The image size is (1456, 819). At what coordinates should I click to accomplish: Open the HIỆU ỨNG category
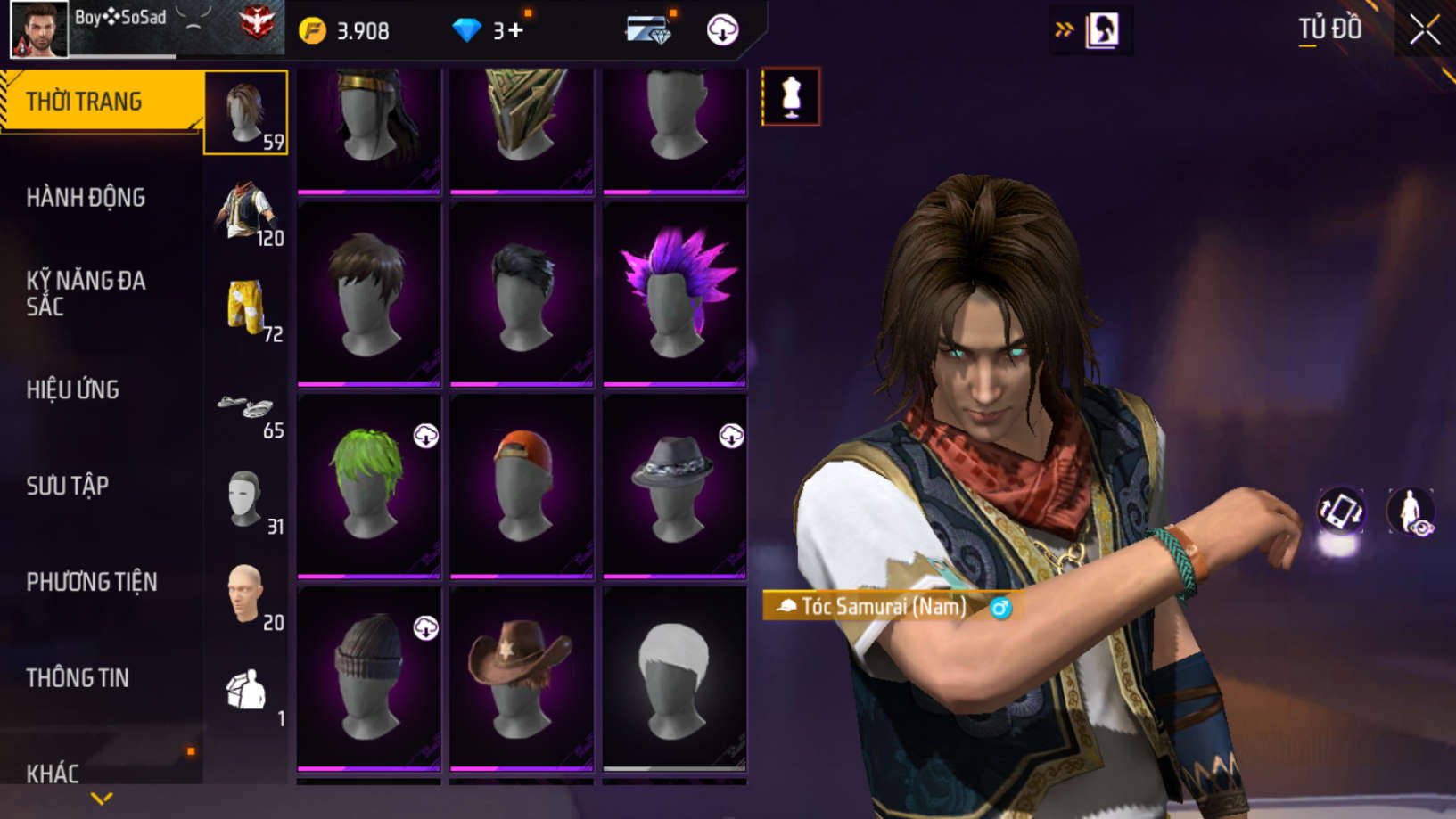(x=73, y=389)
